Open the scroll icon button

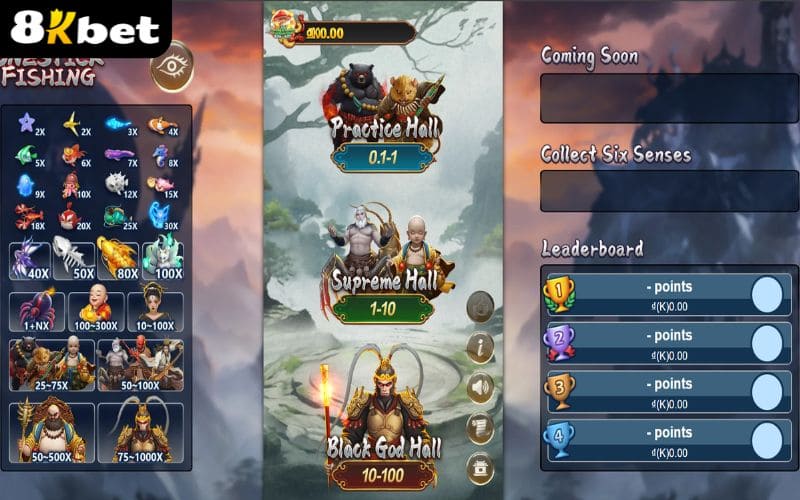coord(481,427)
